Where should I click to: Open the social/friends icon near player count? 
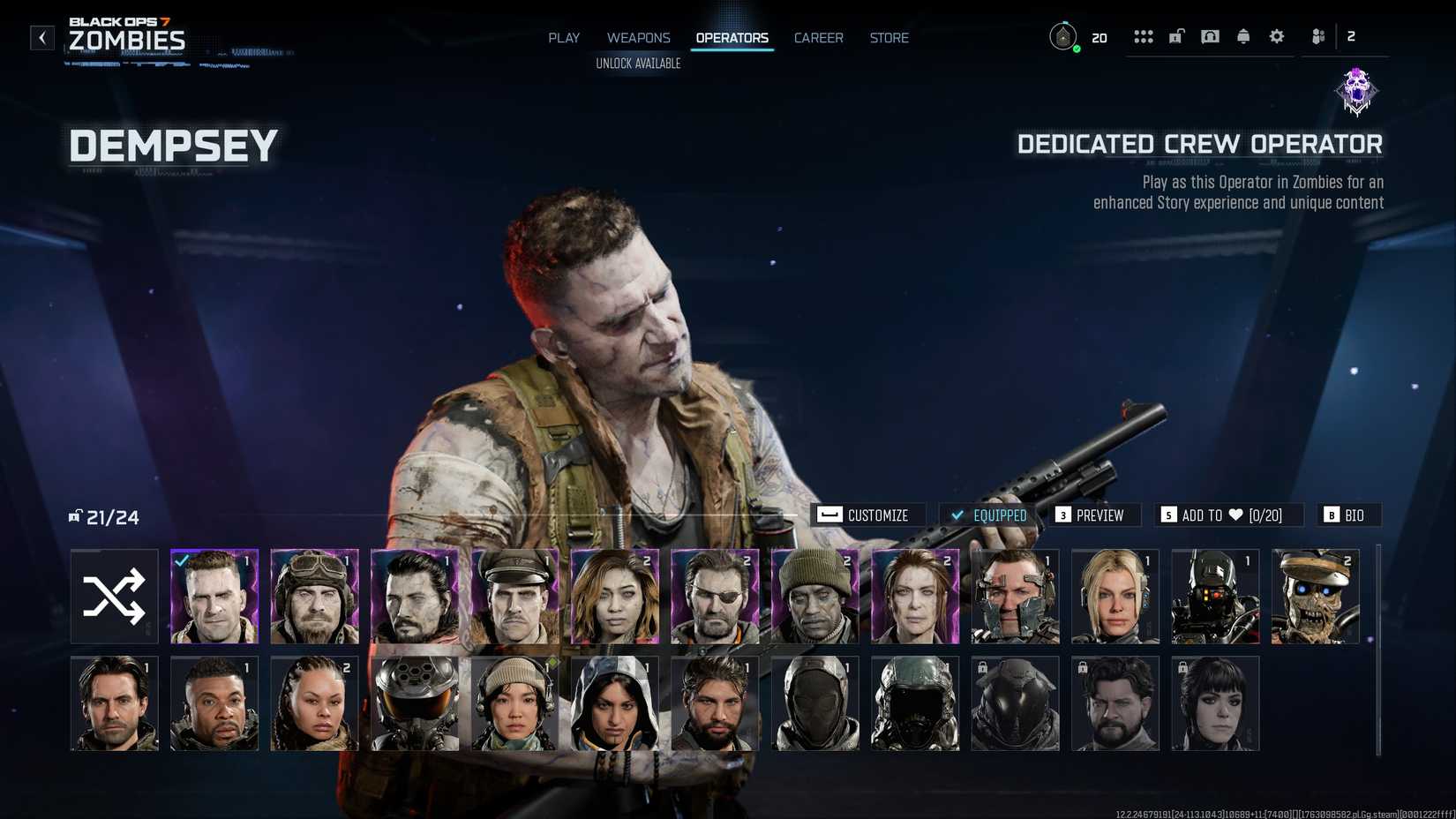(1317, 36)
